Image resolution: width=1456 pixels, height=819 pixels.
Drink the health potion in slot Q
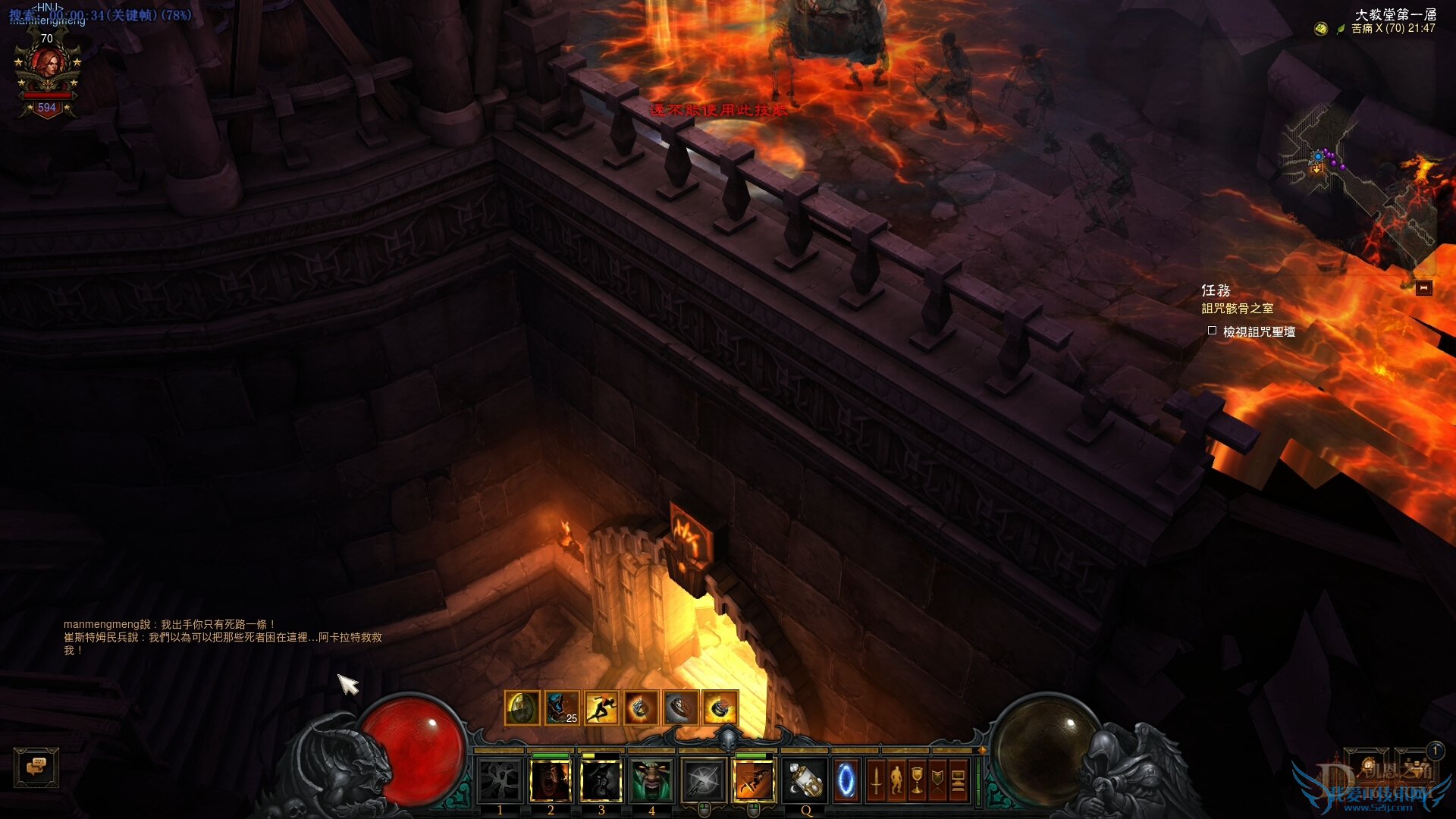805,781
